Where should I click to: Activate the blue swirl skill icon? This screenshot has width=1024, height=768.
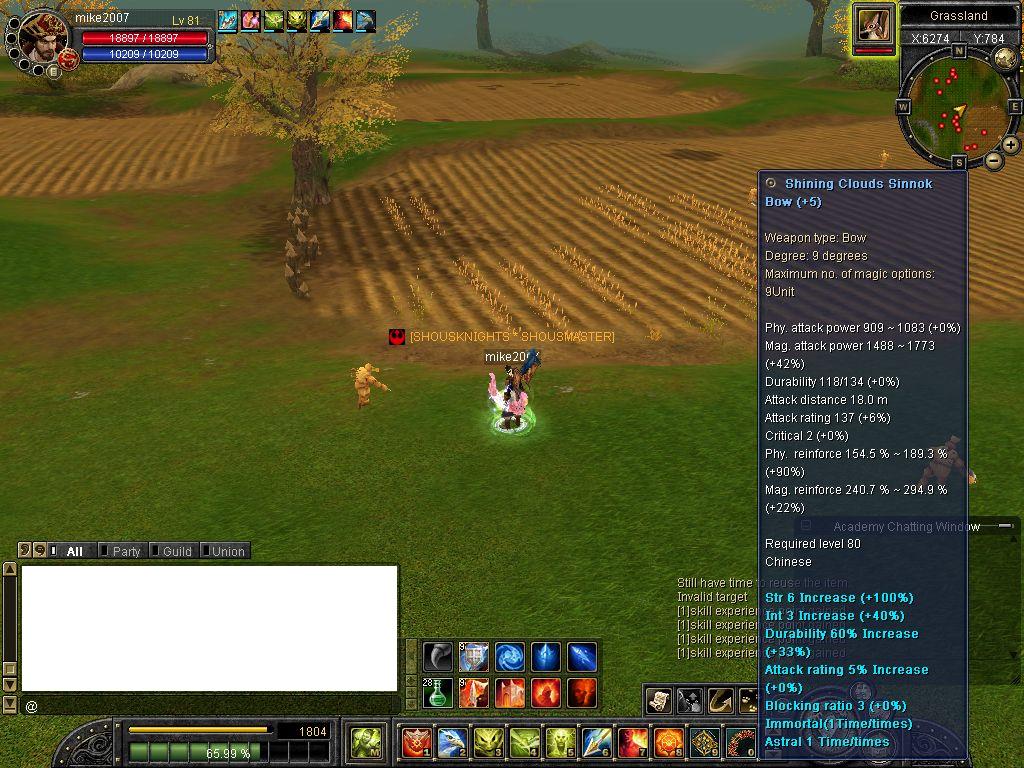coord(509,657)
